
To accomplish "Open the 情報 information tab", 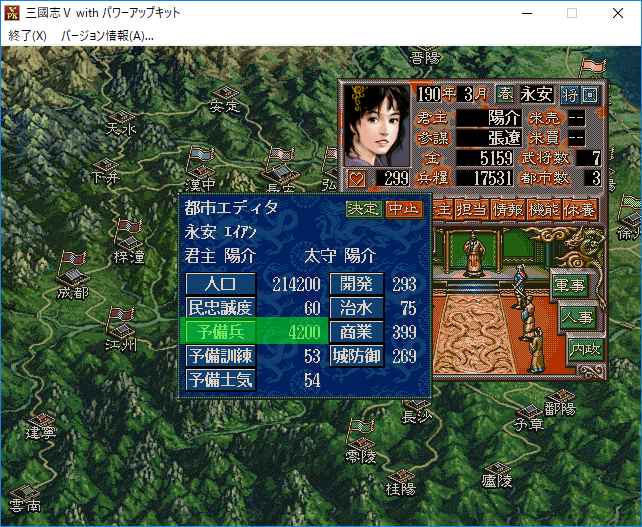I will pos(509,209).
